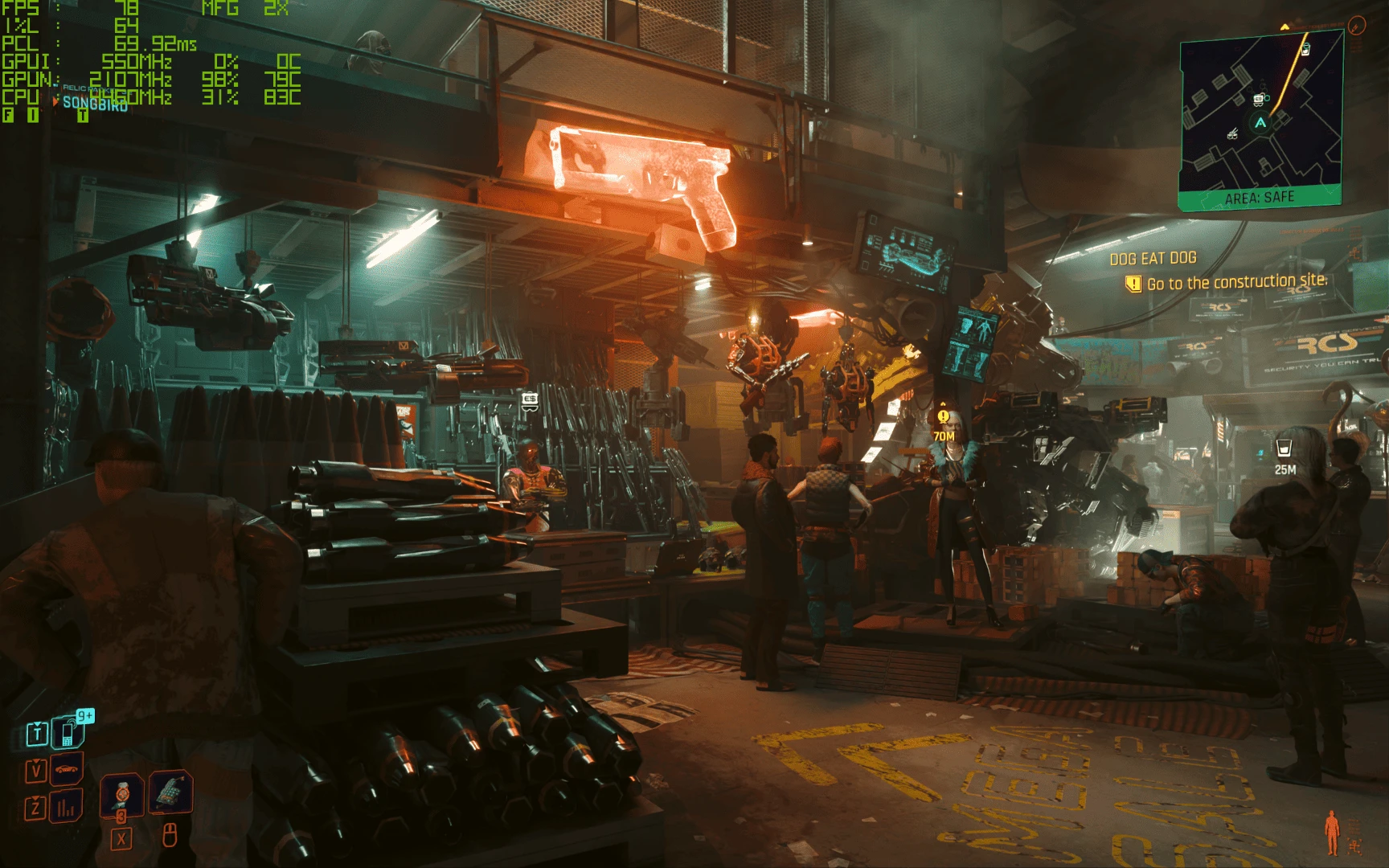
Task: Click the drink waypoint marker at 25M
Action: (1284, 448)
